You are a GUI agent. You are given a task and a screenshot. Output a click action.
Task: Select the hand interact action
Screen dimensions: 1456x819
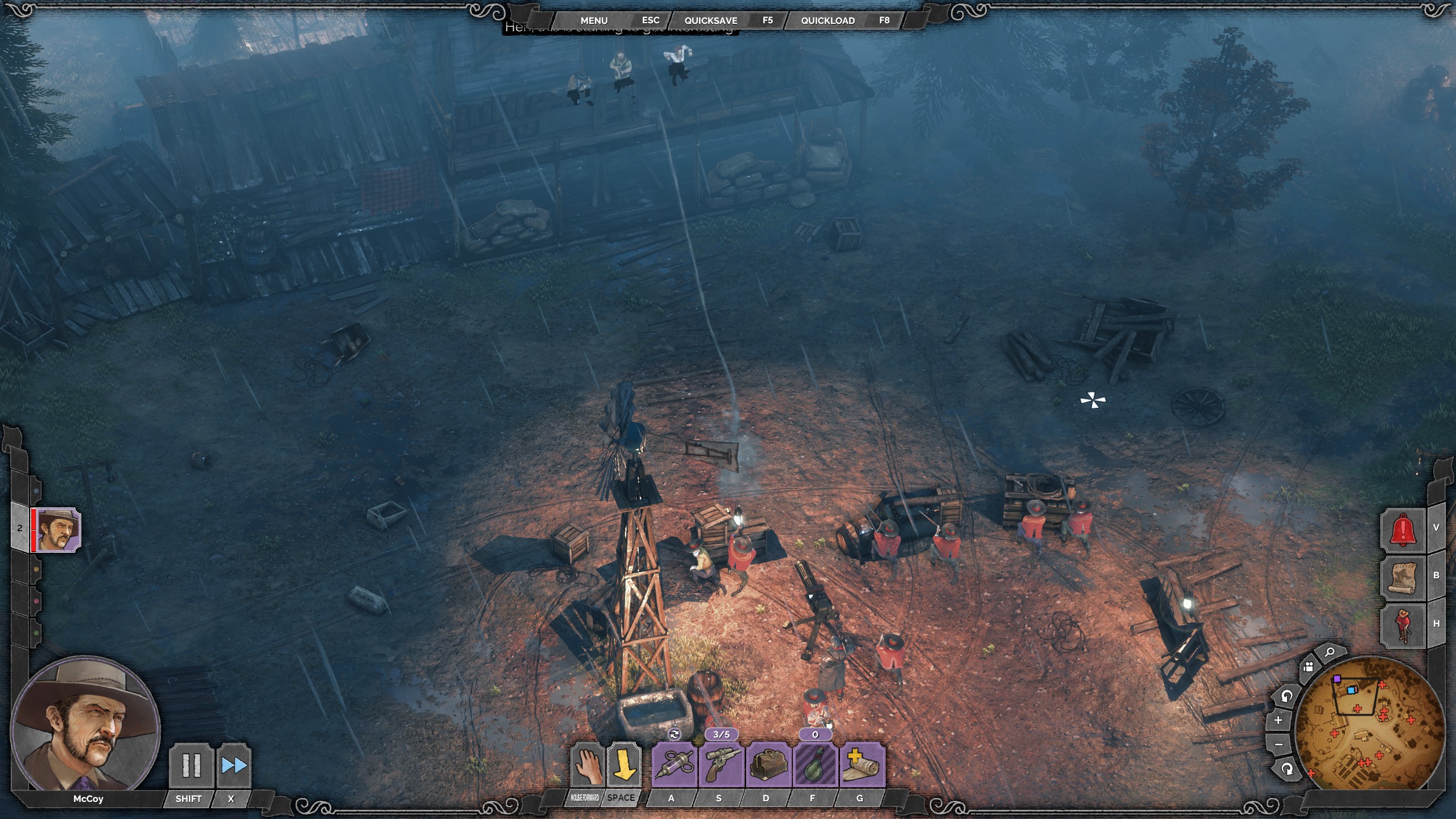[x=587, y=766]
